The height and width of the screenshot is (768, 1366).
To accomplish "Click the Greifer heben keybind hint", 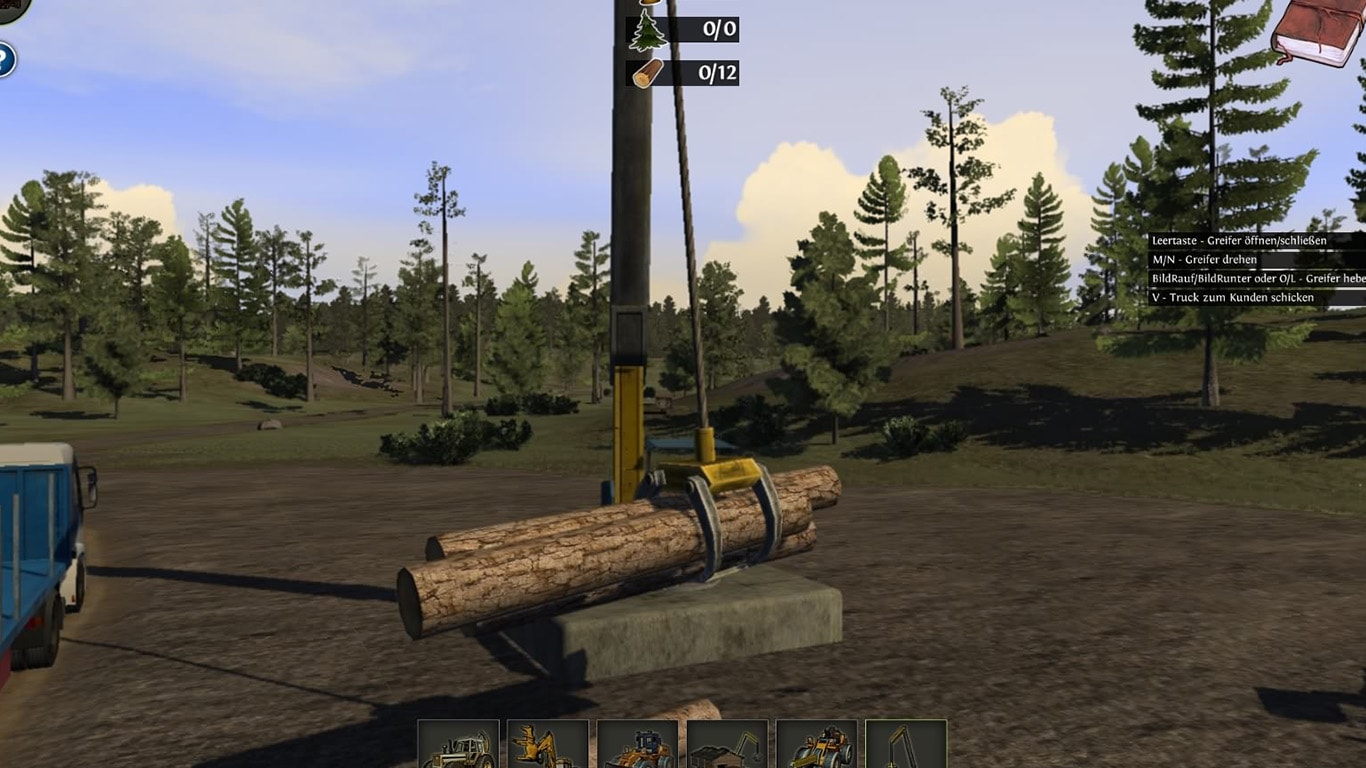I will click(x=1255, y=278).
